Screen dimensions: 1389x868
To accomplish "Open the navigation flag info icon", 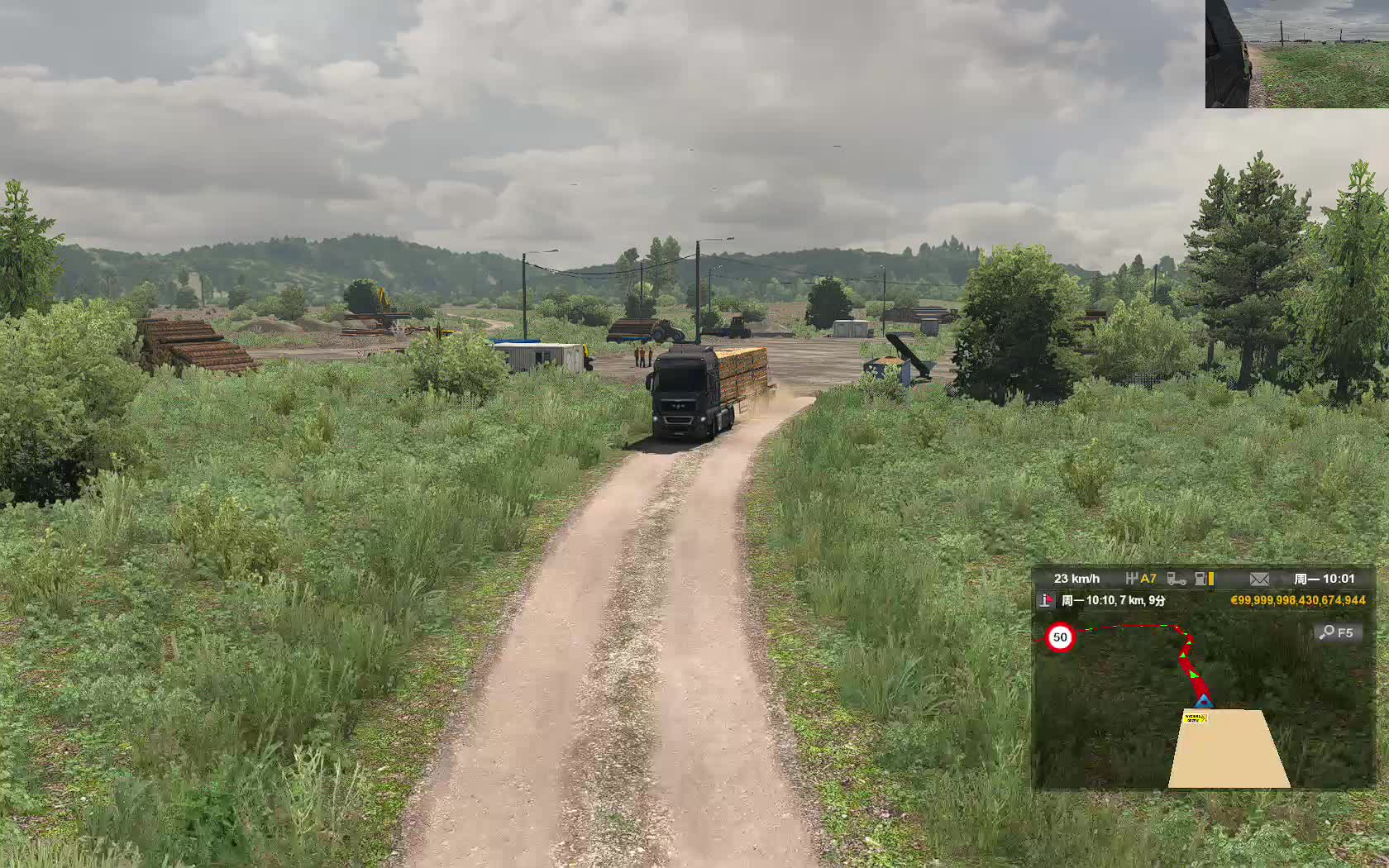I will click(x=1048, y=600).
